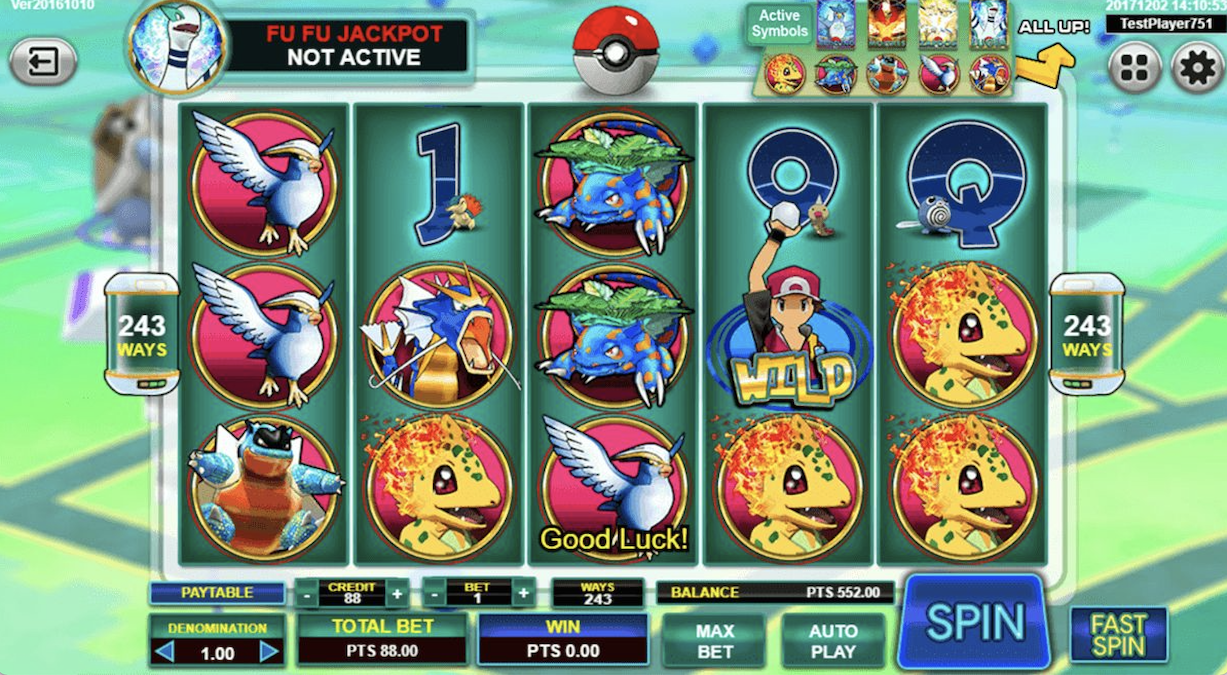
Task: Open the Paytable
Action: pyautogui.click(x=217, y=593)
